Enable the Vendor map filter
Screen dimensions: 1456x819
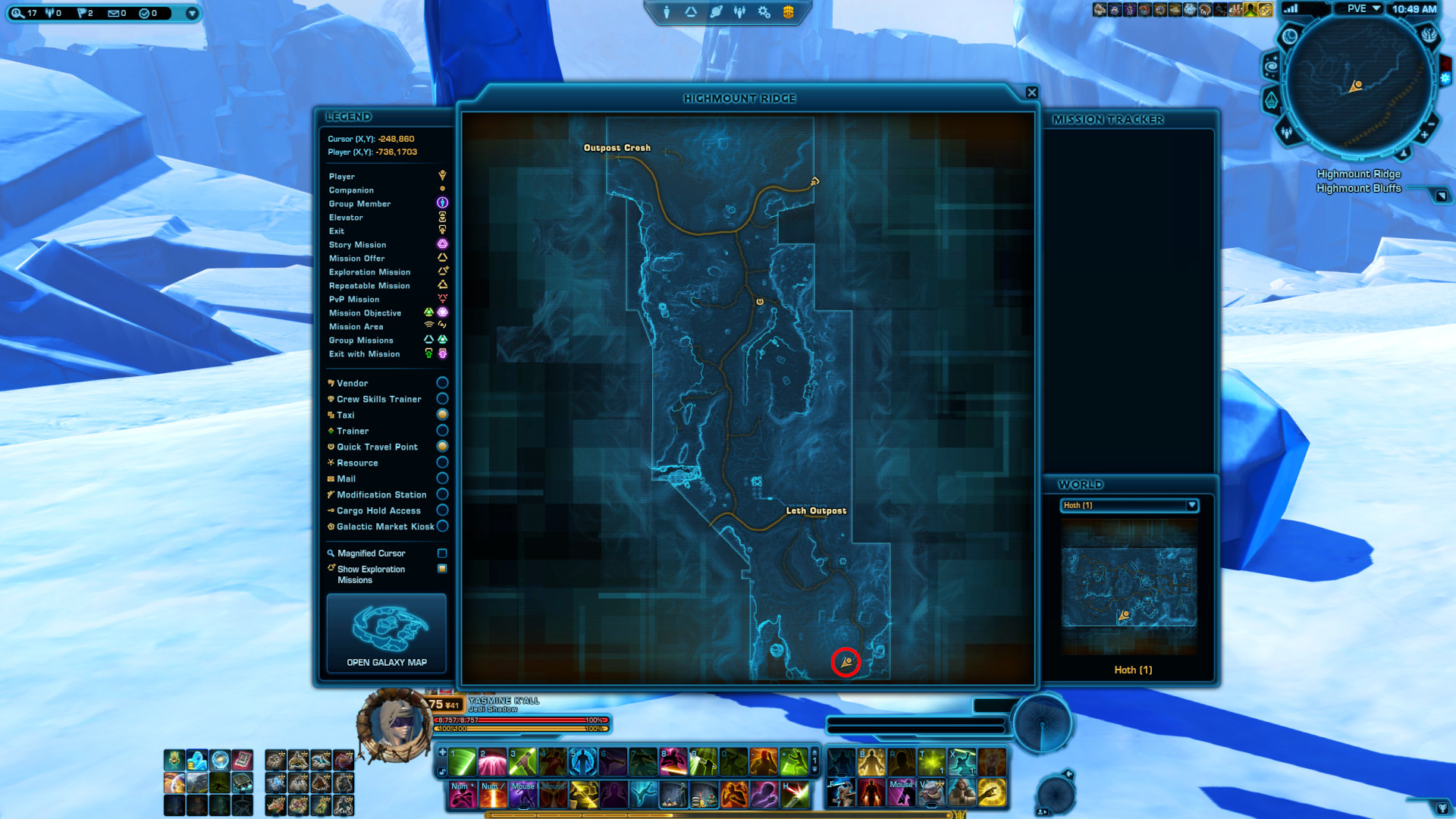click(442, 382)
